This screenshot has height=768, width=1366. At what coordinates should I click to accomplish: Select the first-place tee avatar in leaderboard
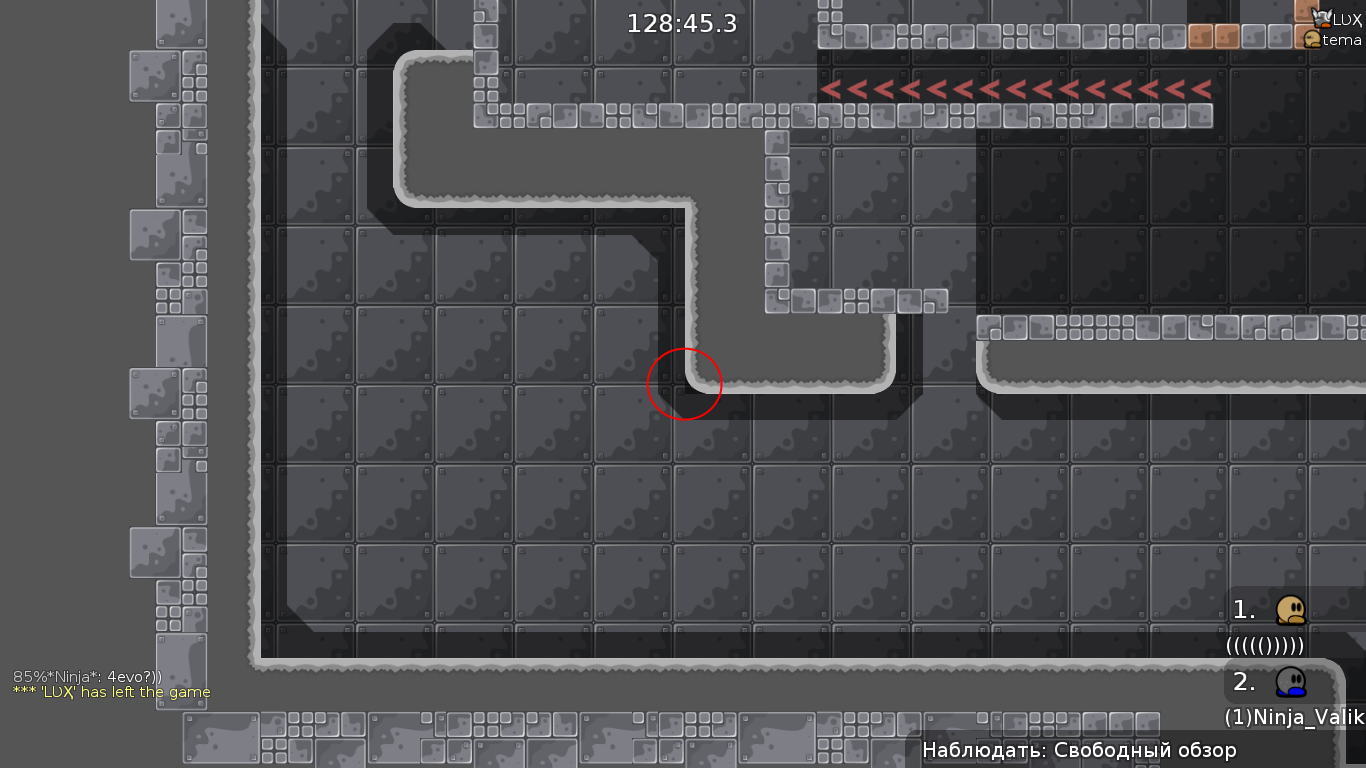1291,607
